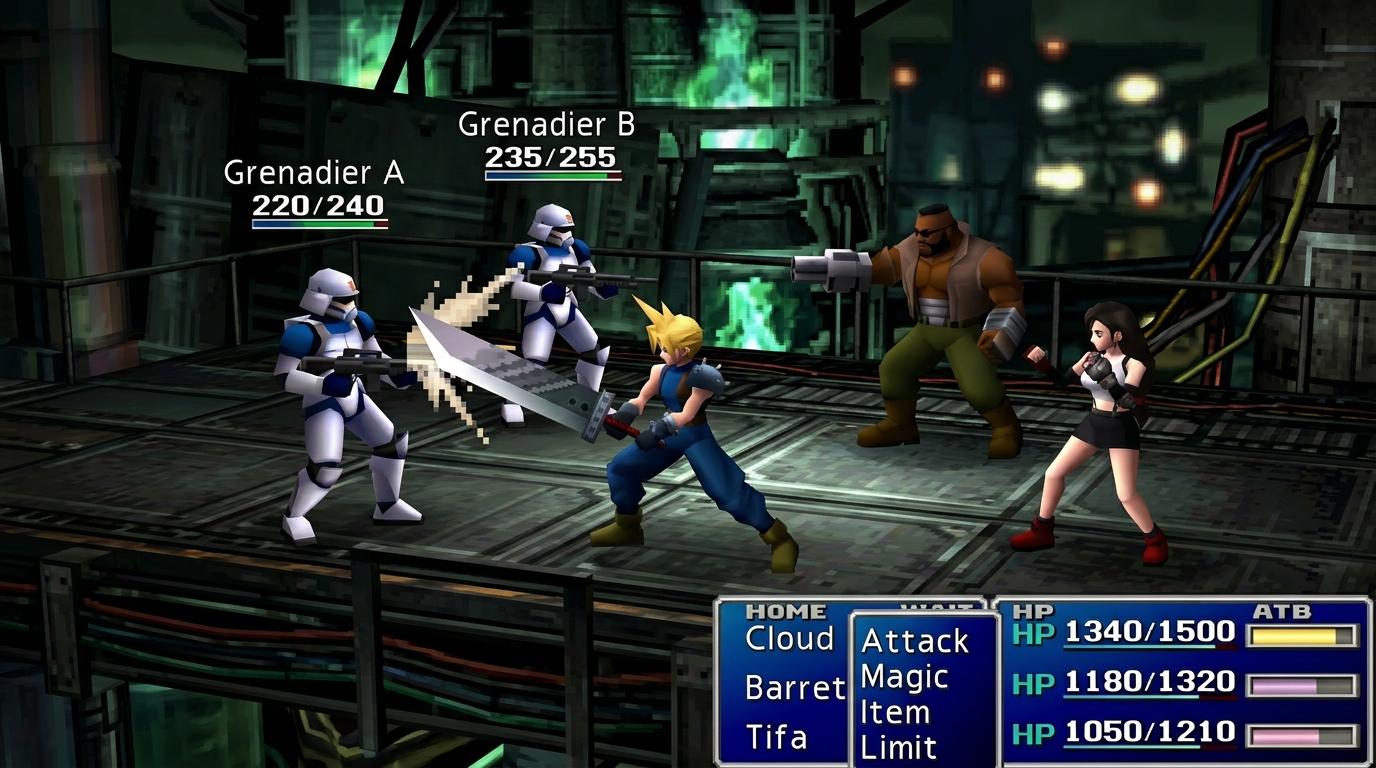
Task: Choose the Attack command
Action: click(915, 641)
